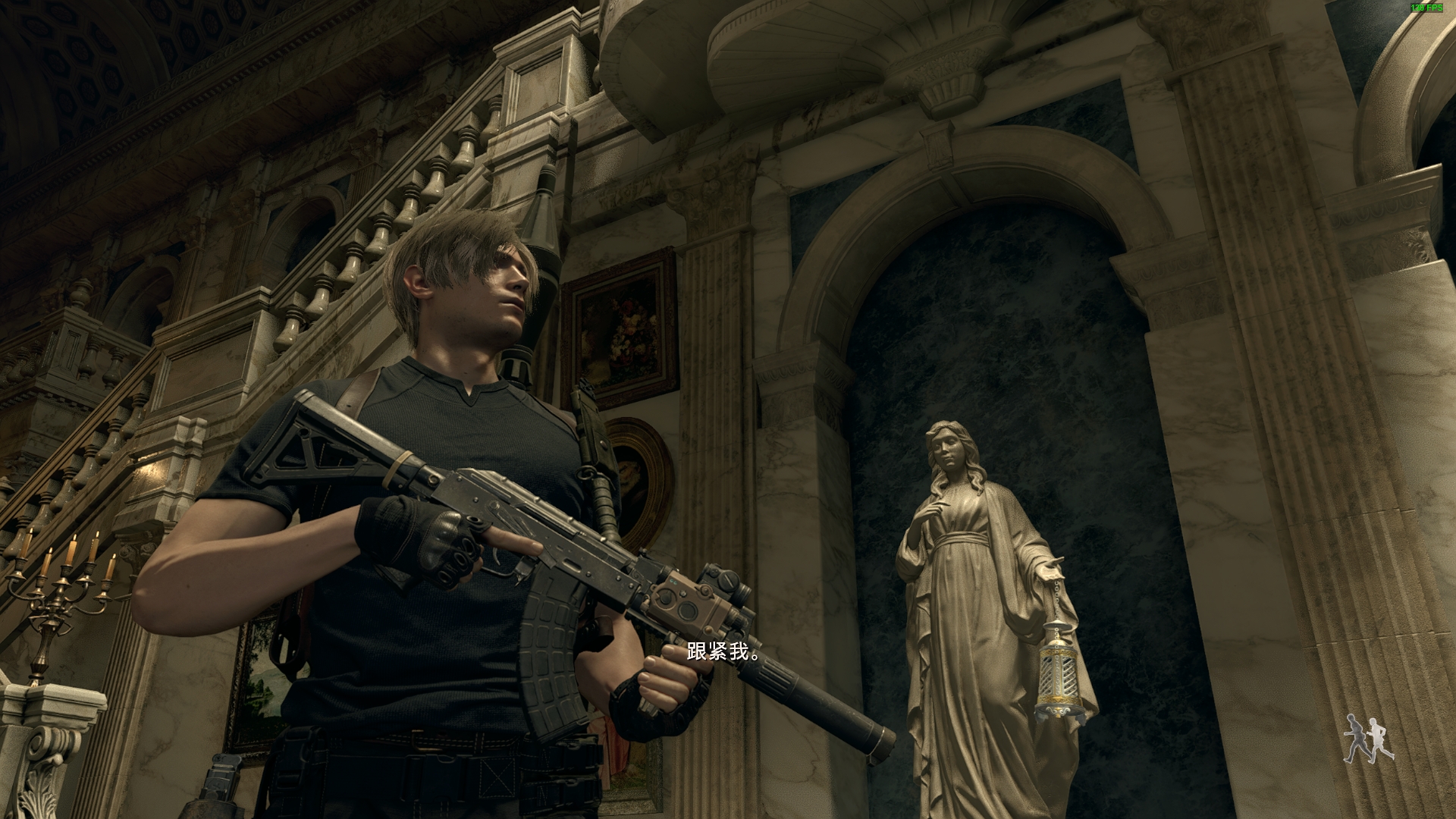
Task: Click the companion follow formation icon
Action: point(1368,739)
